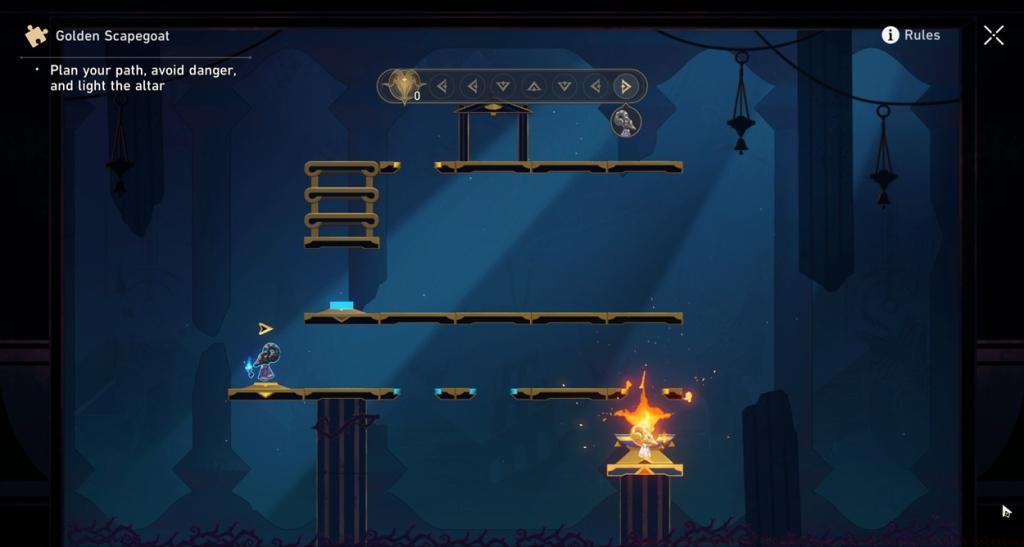Select the highlighted right-arrow move step

626,87
